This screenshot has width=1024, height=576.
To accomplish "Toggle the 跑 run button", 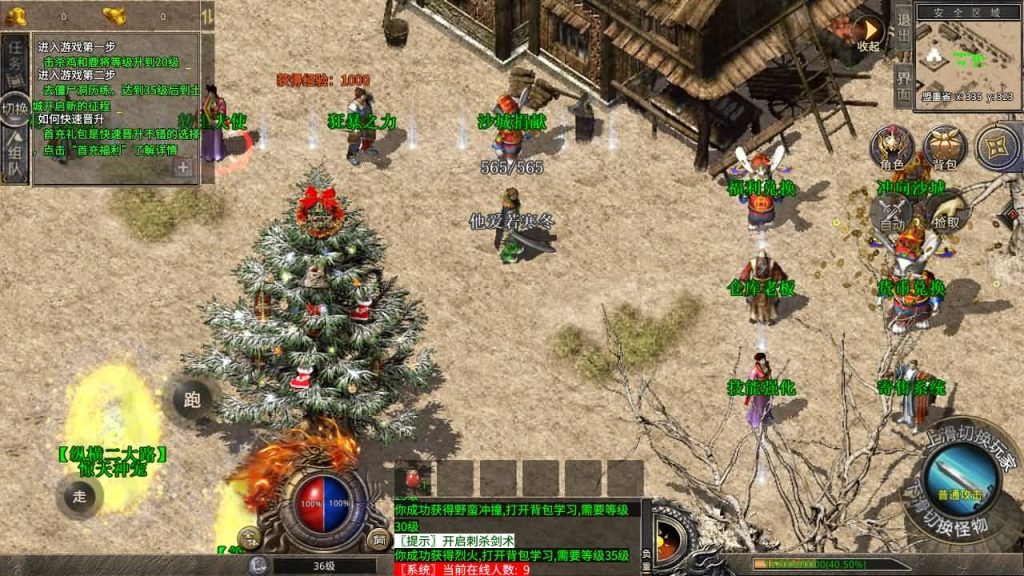I will (x=192, y=400).
